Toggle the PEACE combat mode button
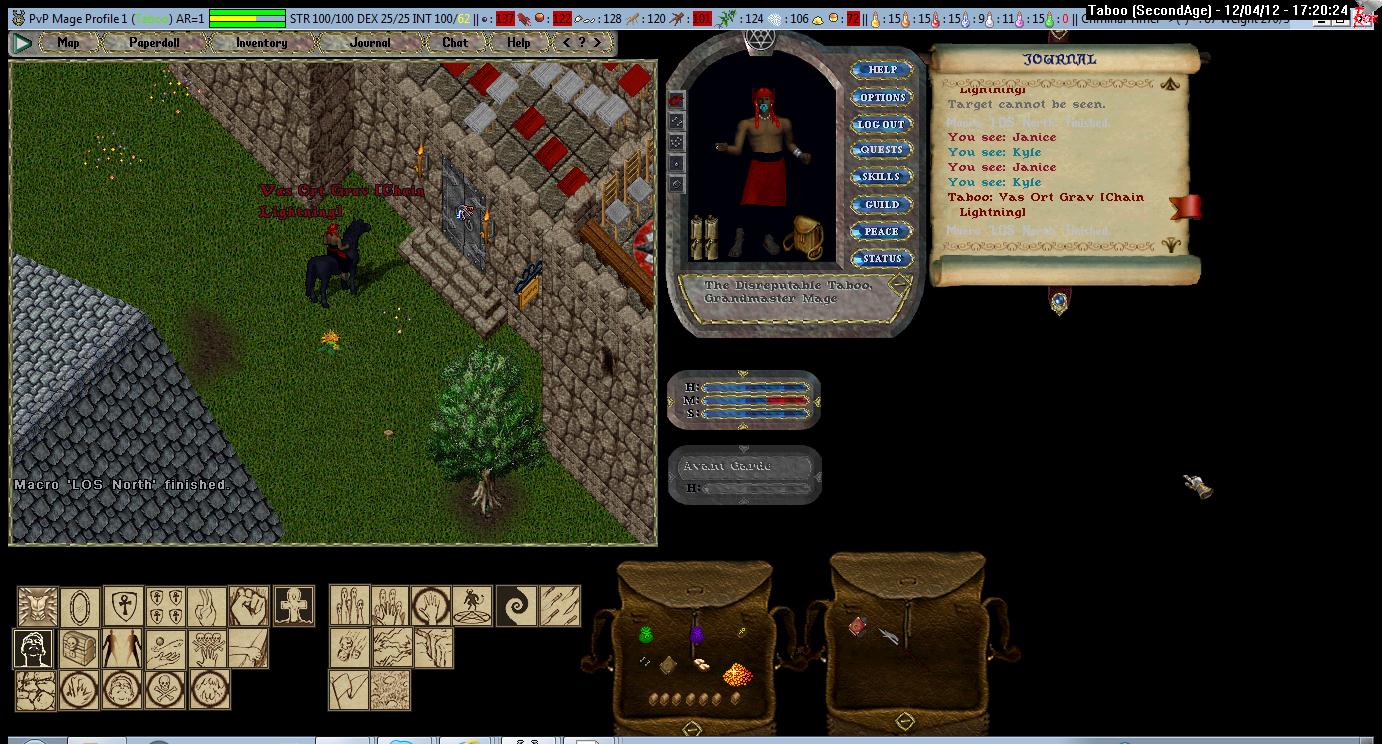This screenshot has width=1382, height=744. click(x=881, y=231)
